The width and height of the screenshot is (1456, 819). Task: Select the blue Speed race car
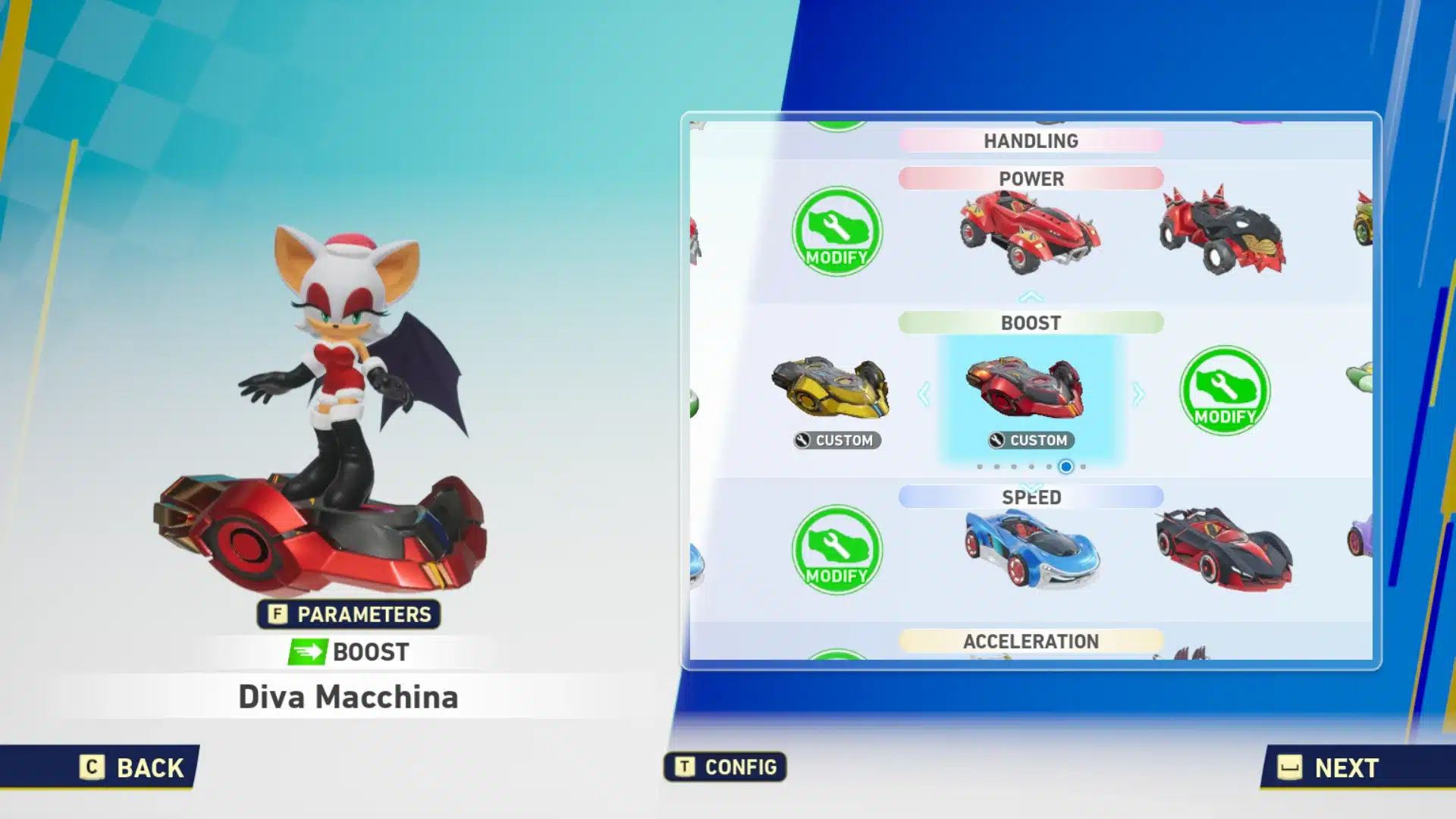1031,550
